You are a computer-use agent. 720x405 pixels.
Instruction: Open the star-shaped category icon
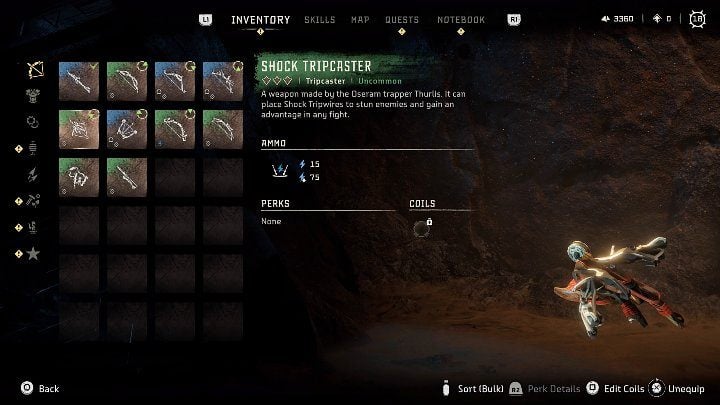coord(33,253)
